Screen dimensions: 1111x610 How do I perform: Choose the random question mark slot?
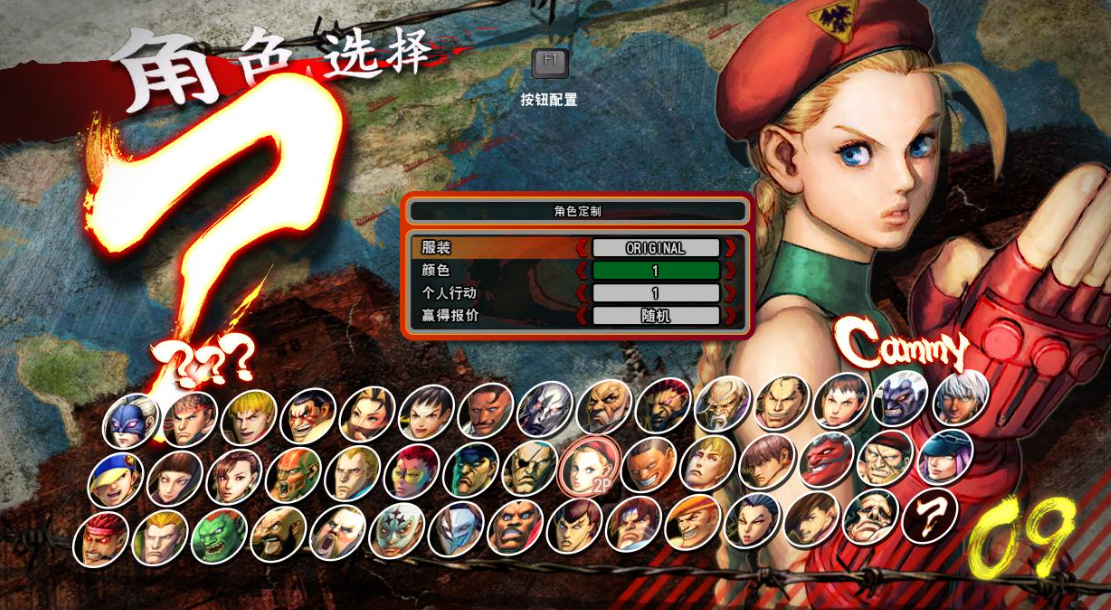pos(930,516)
